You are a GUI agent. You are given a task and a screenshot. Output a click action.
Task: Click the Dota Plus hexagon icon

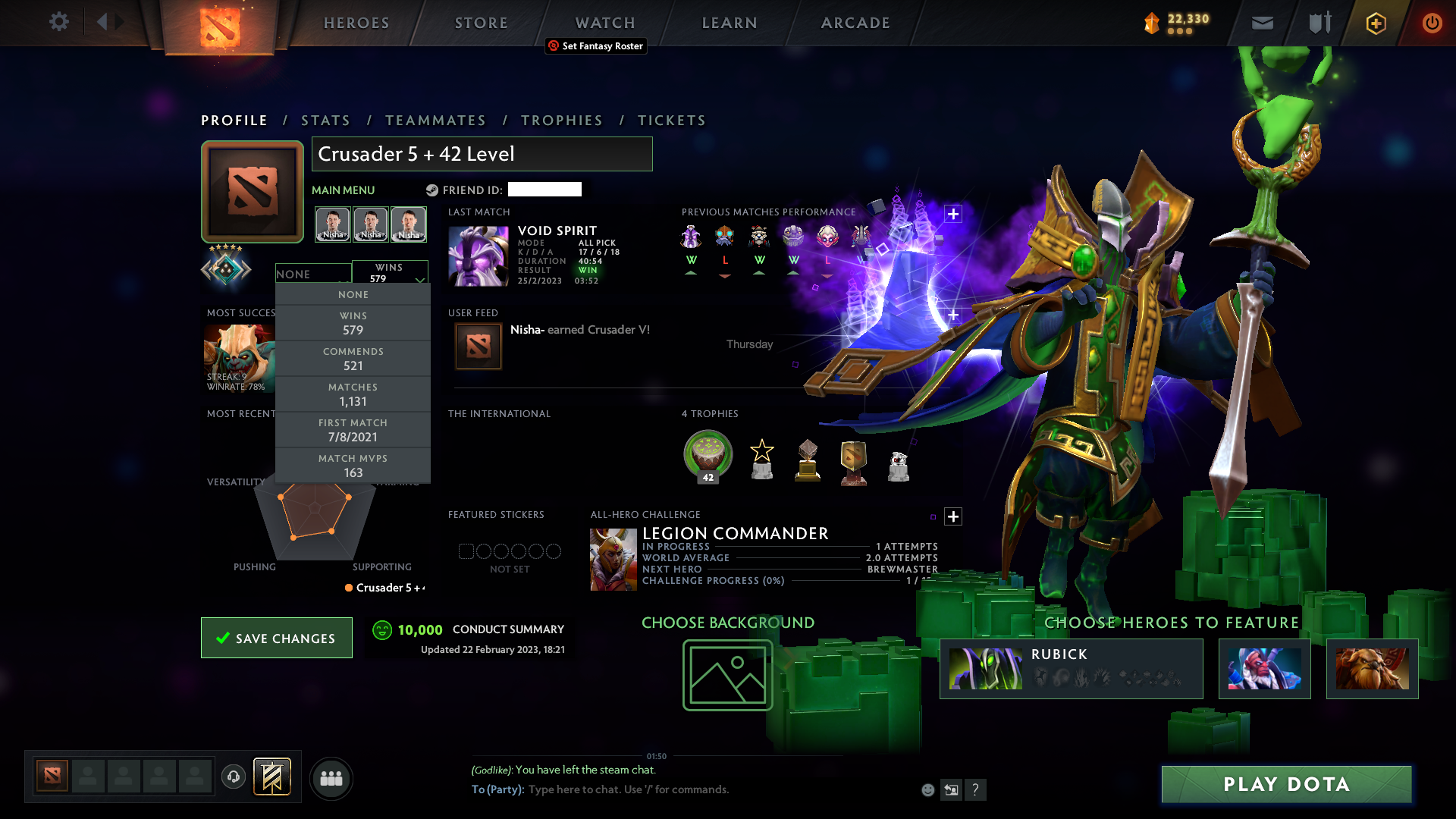[x=1375, y=23]
